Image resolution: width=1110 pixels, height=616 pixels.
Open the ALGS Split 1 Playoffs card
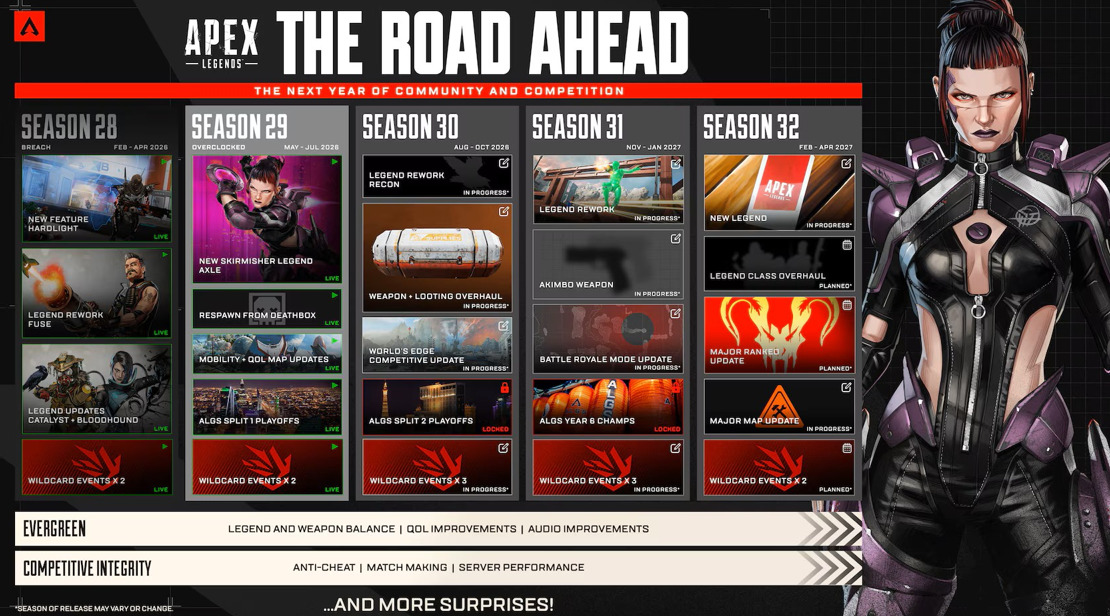tap(267, 407)
